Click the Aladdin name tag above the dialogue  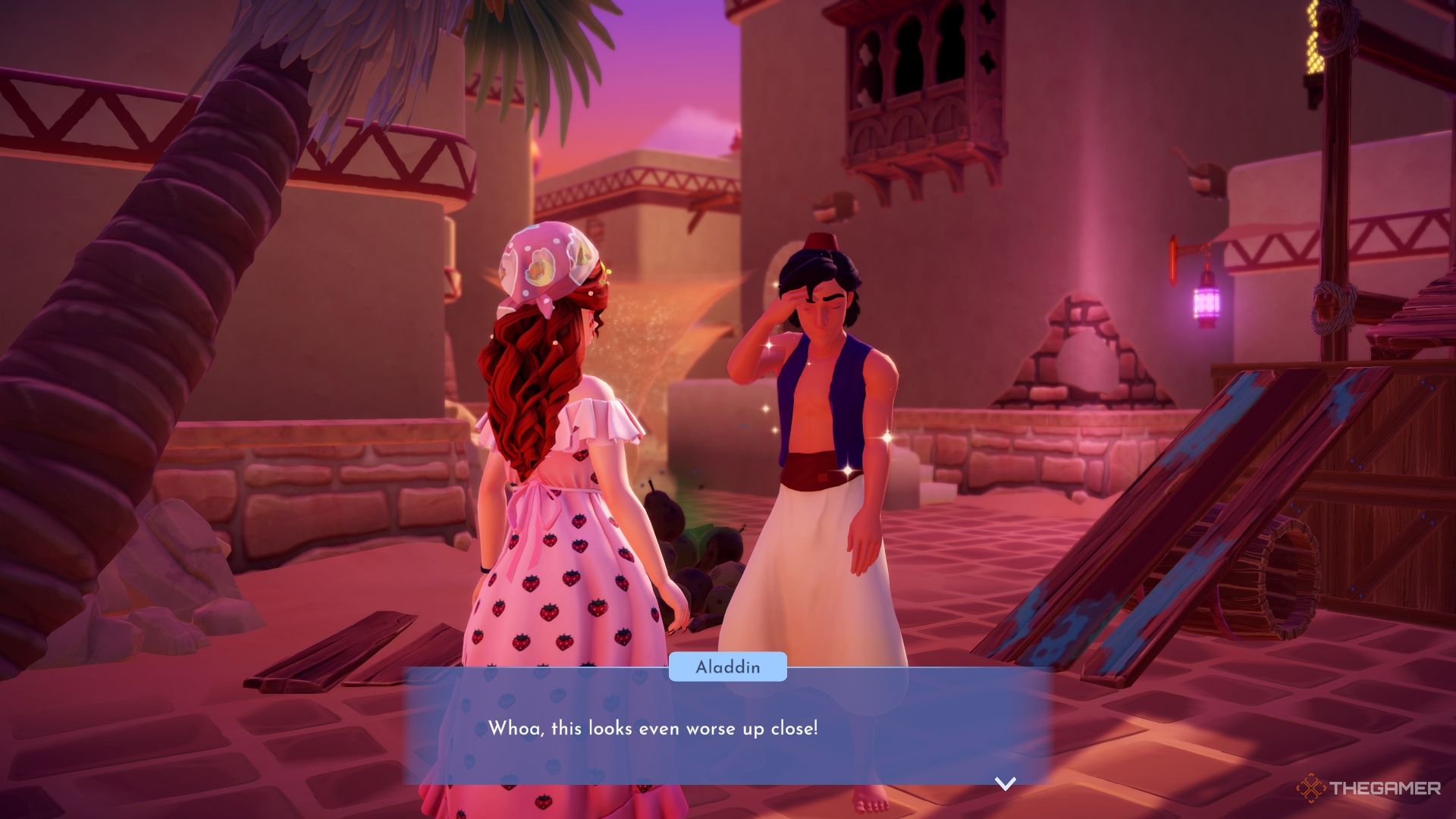coord(726,668)
